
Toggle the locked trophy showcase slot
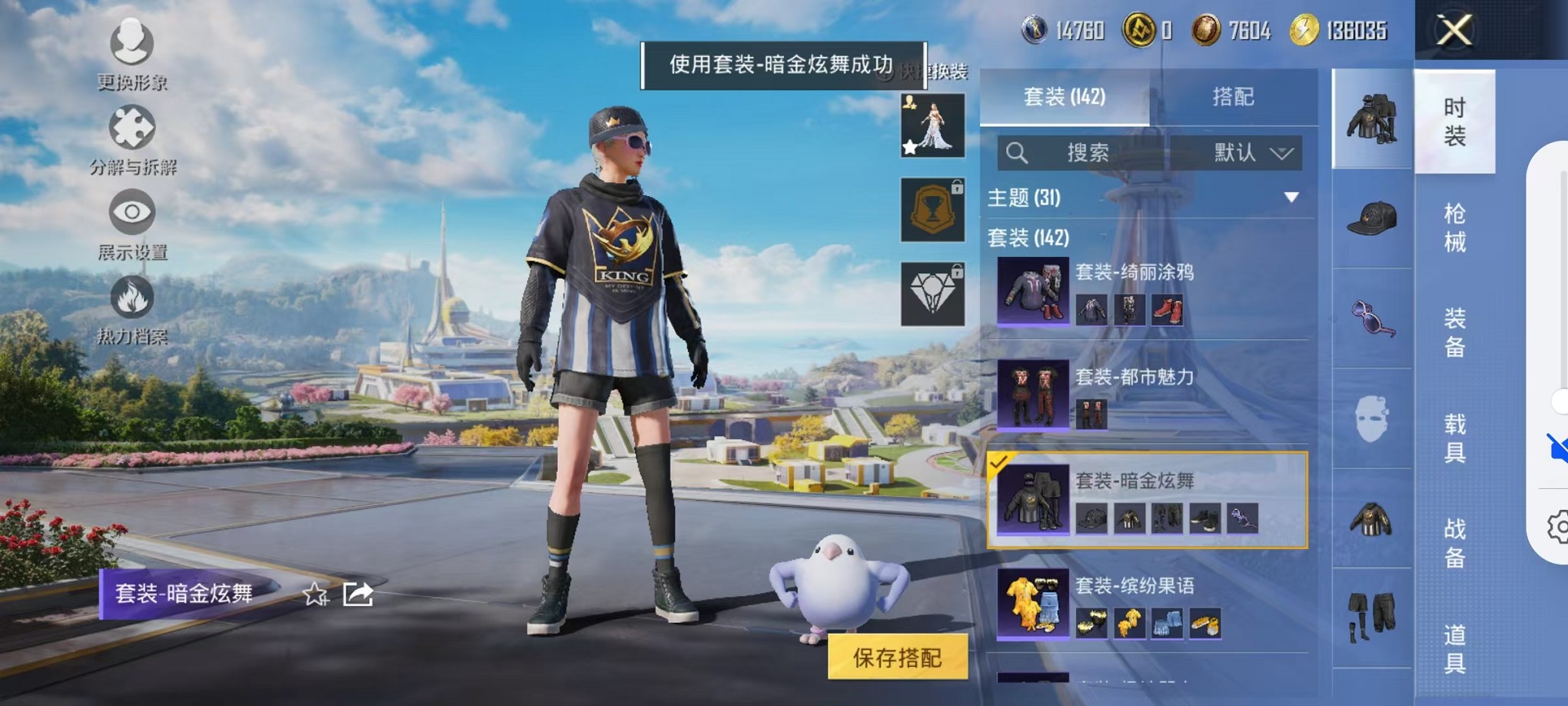point(932,211)
